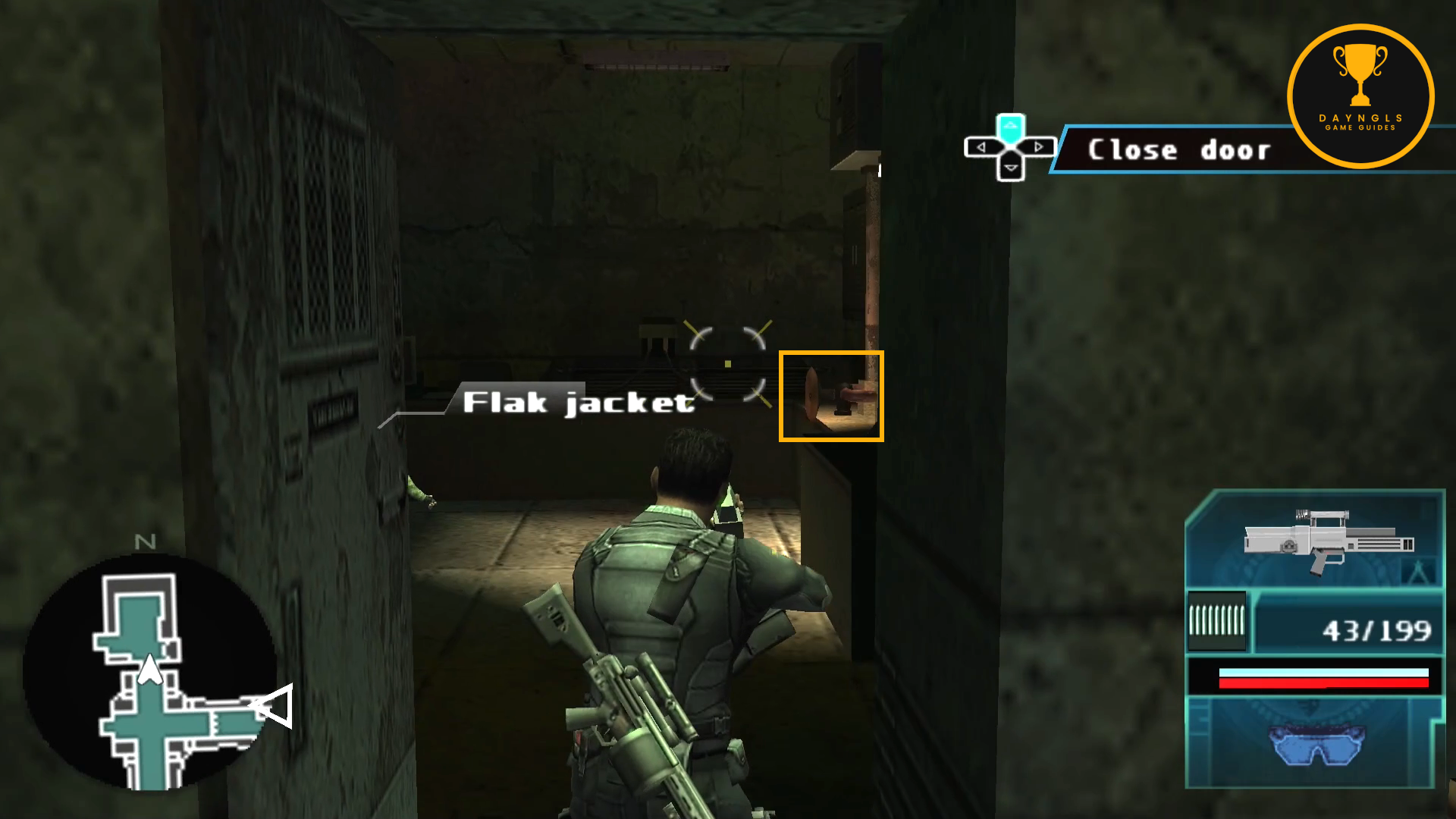Select the assault rifle weapon icon
1456x819 pixels.
pyautogui.click(x=1329, y=540)
